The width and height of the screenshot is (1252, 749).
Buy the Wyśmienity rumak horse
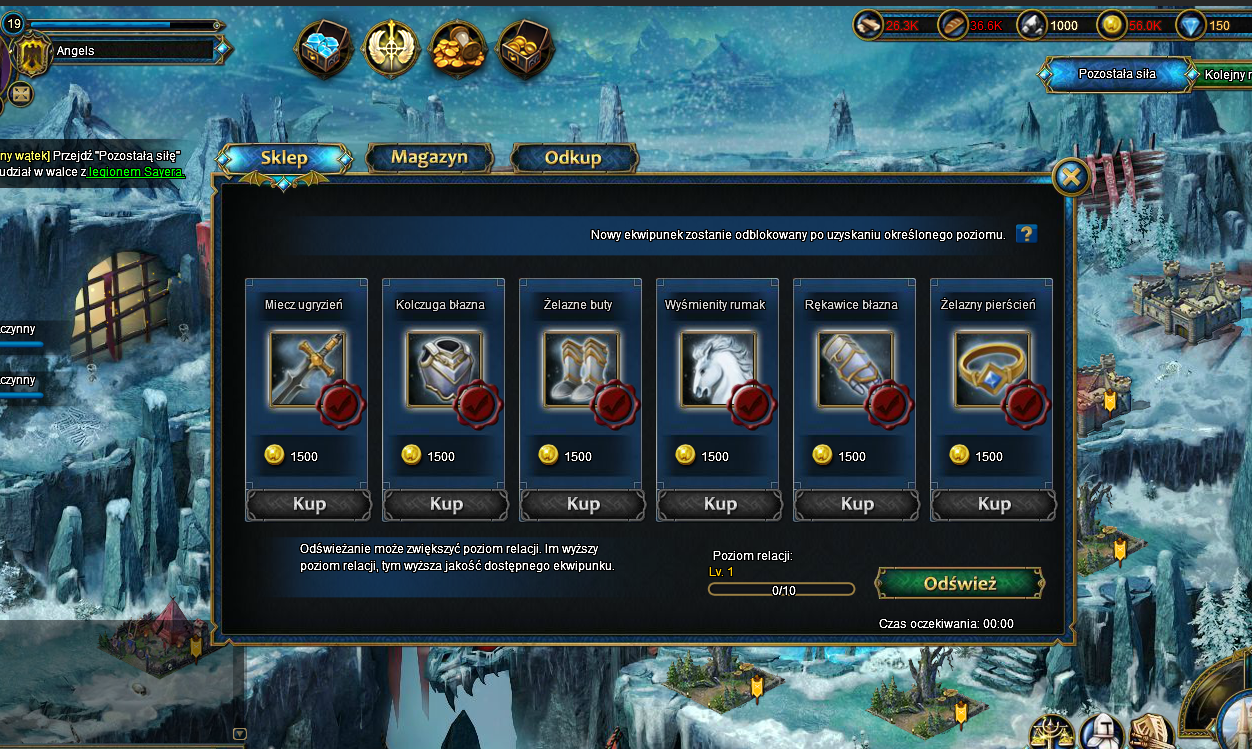[x=719, y=504]
